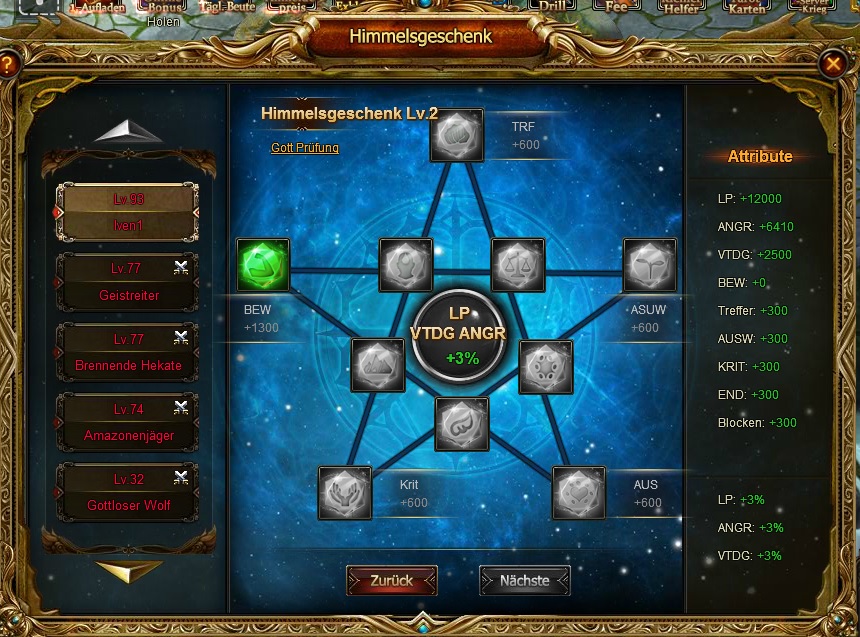
Task: Go to Nächste page
Action: (524, 580)
